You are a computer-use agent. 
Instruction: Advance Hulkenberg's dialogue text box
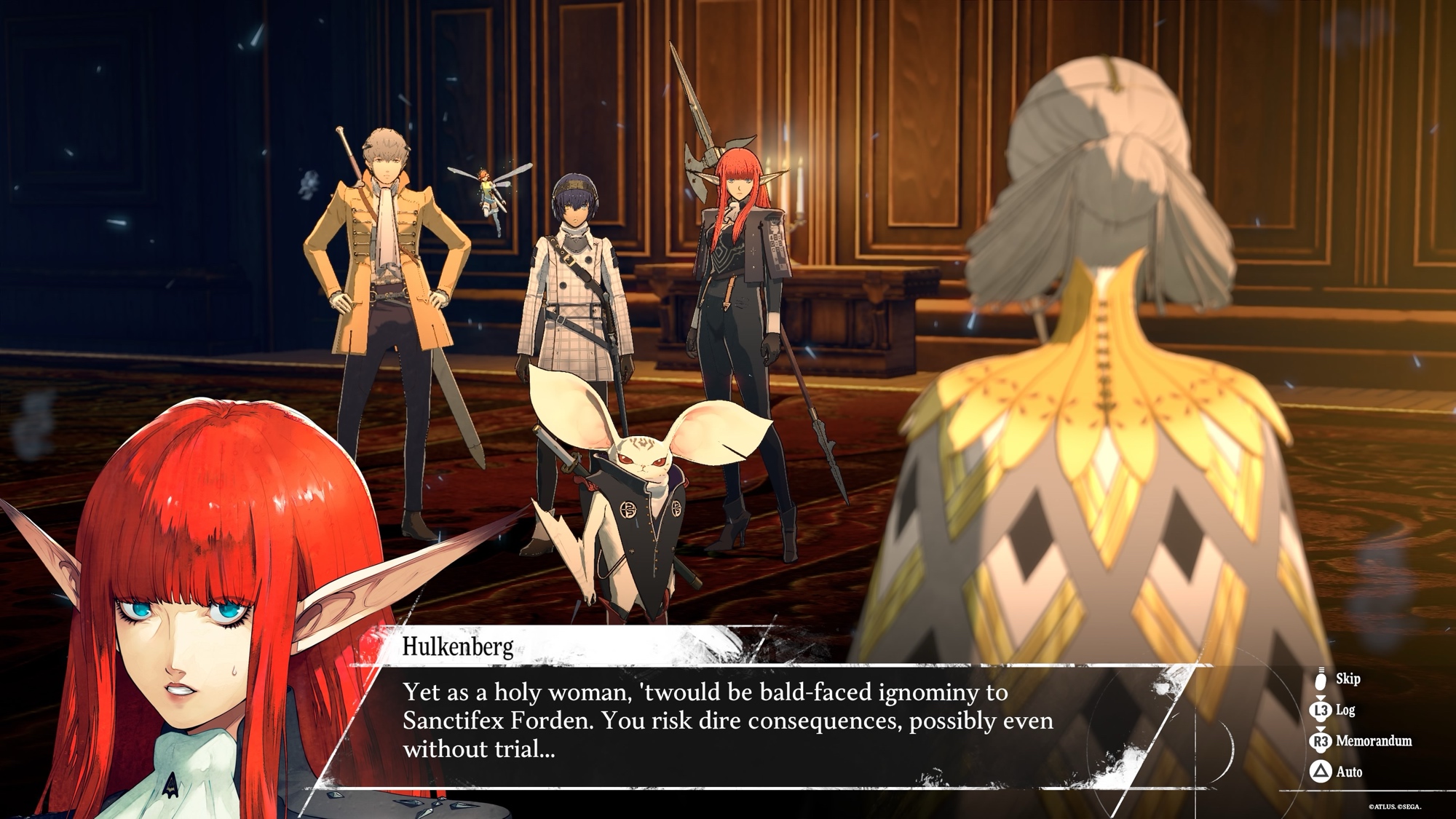(728, 721)
